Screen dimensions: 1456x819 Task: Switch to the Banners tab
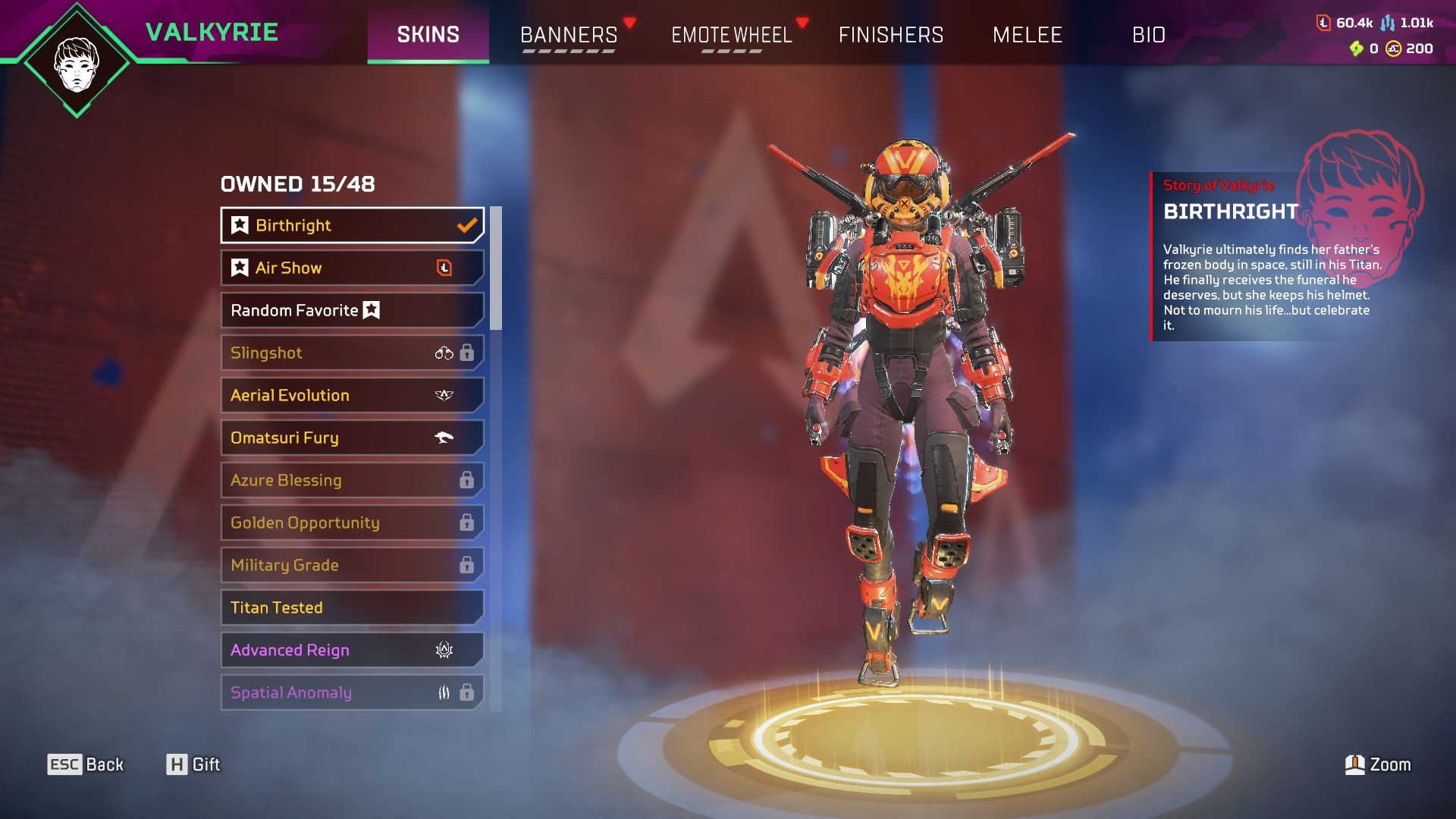point(569,35)
